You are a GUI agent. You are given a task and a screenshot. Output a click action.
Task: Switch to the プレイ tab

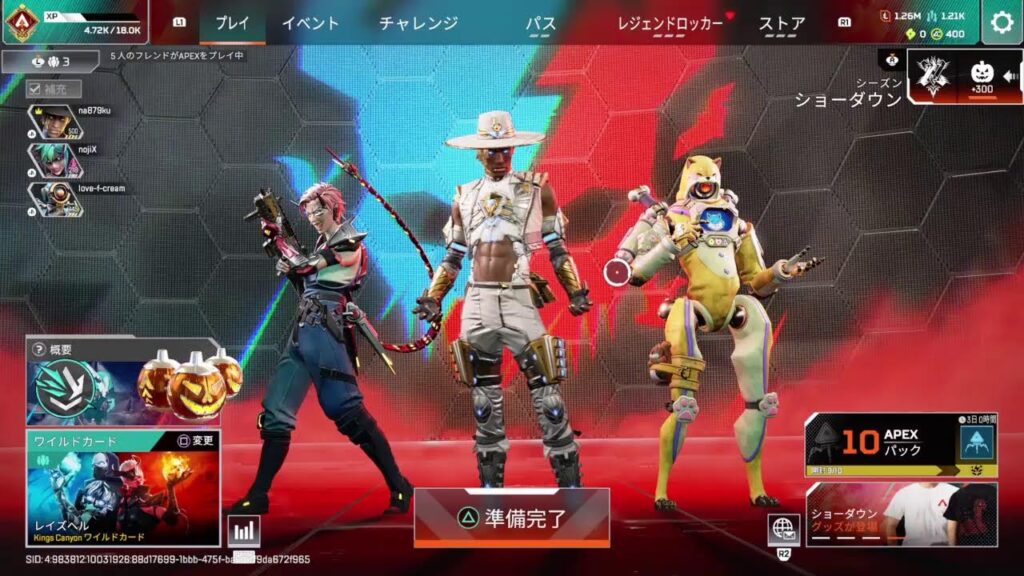pos(232,23)
